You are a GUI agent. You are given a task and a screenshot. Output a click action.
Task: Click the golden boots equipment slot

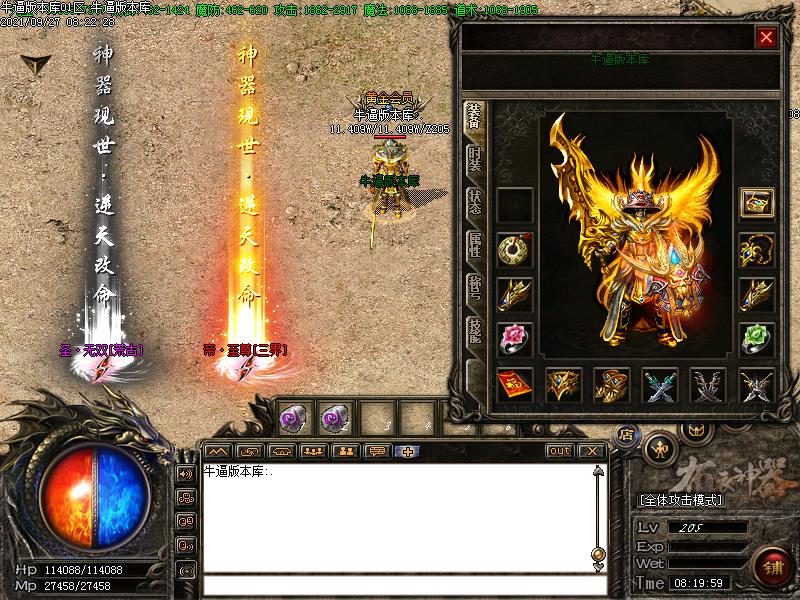611,384
